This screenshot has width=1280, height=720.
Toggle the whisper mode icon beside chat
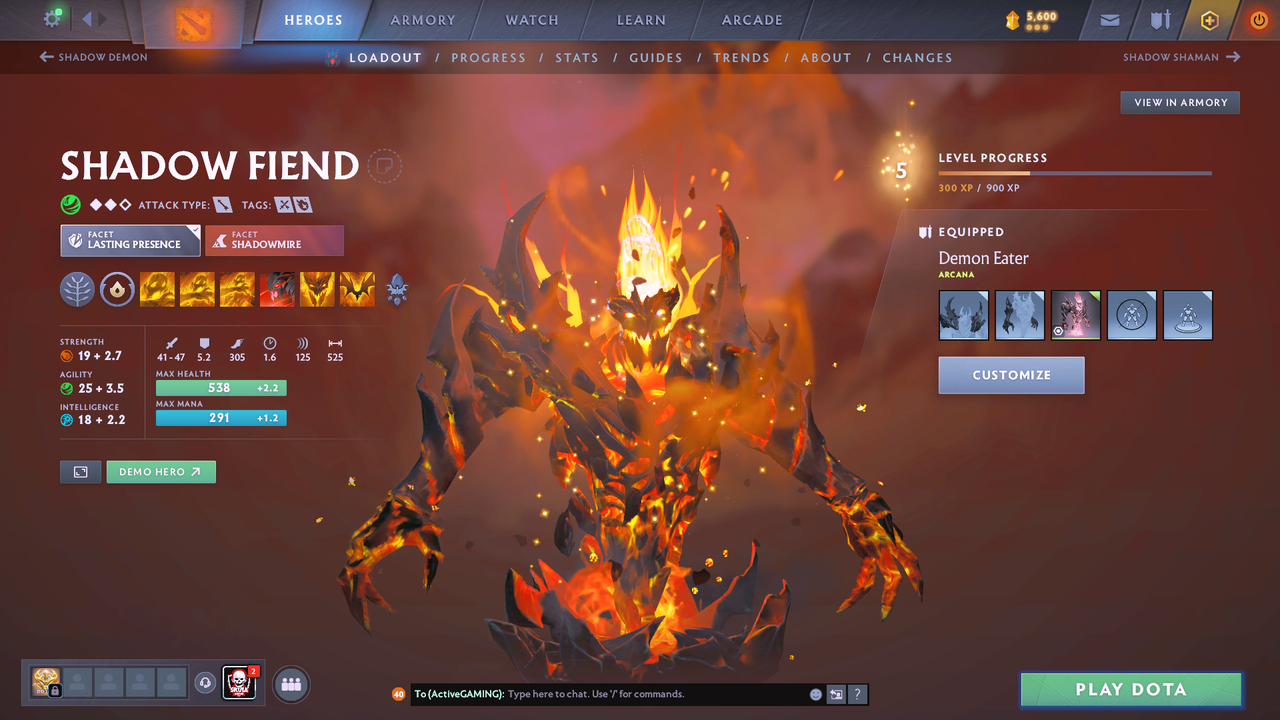(x=837, y=694)
